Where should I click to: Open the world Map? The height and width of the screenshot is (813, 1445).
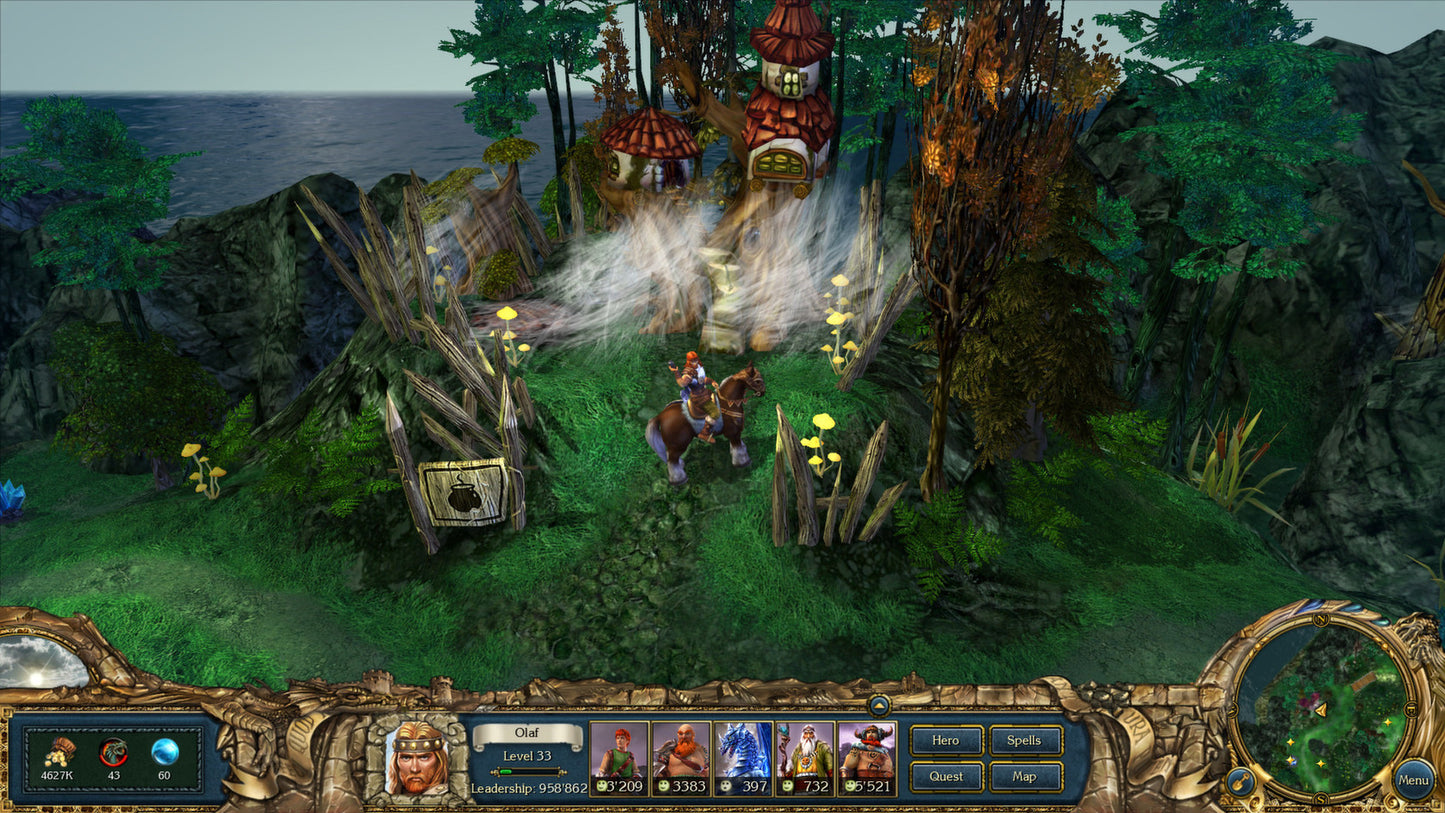(x=1025, y=776)
